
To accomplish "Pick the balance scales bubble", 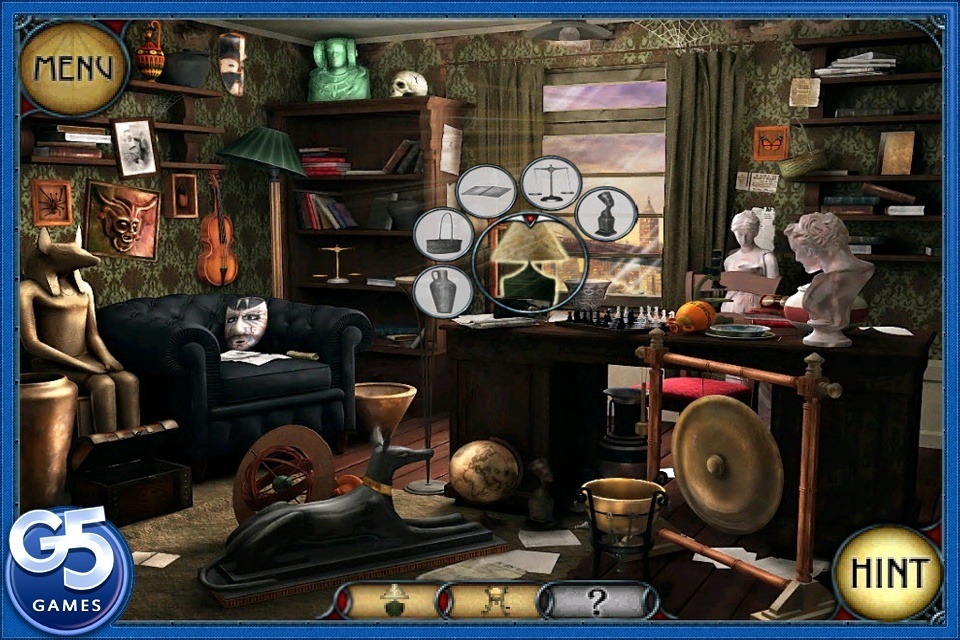I will point(551,184).
